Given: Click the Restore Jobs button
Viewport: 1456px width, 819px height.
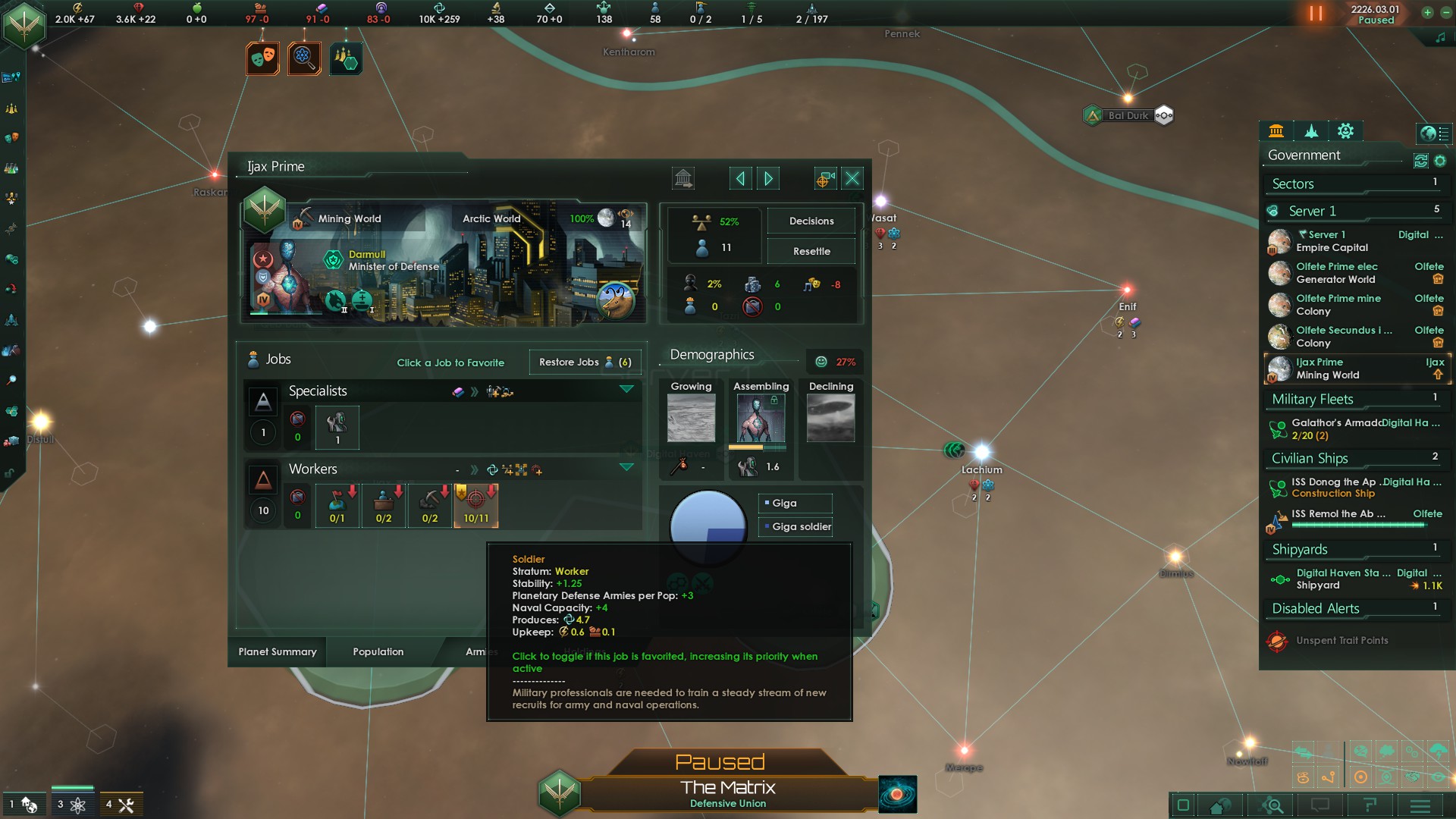Looking at the screenshot, I should tap(585, 362).
